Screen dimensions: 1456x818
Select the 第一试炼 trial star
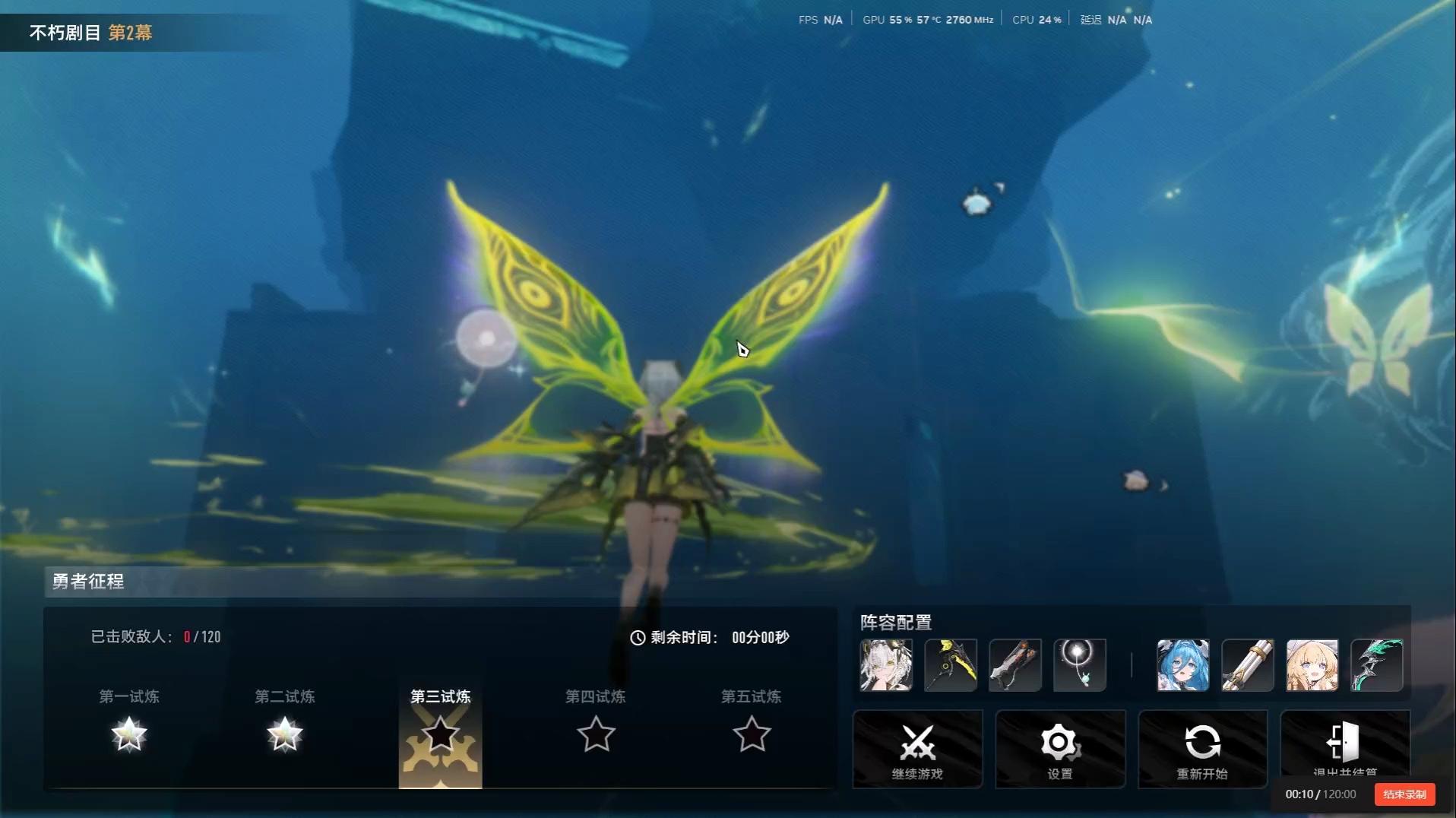129,734
